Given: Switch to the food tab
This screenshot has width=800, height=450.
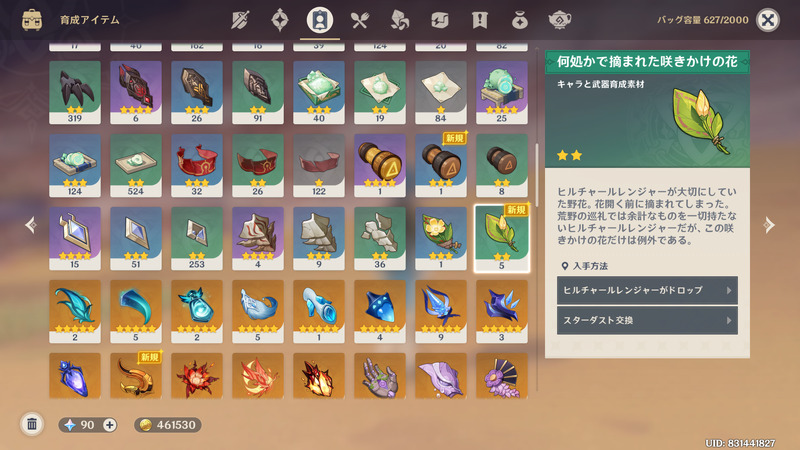Looking at the screenshot, I should tap(360, 20).
